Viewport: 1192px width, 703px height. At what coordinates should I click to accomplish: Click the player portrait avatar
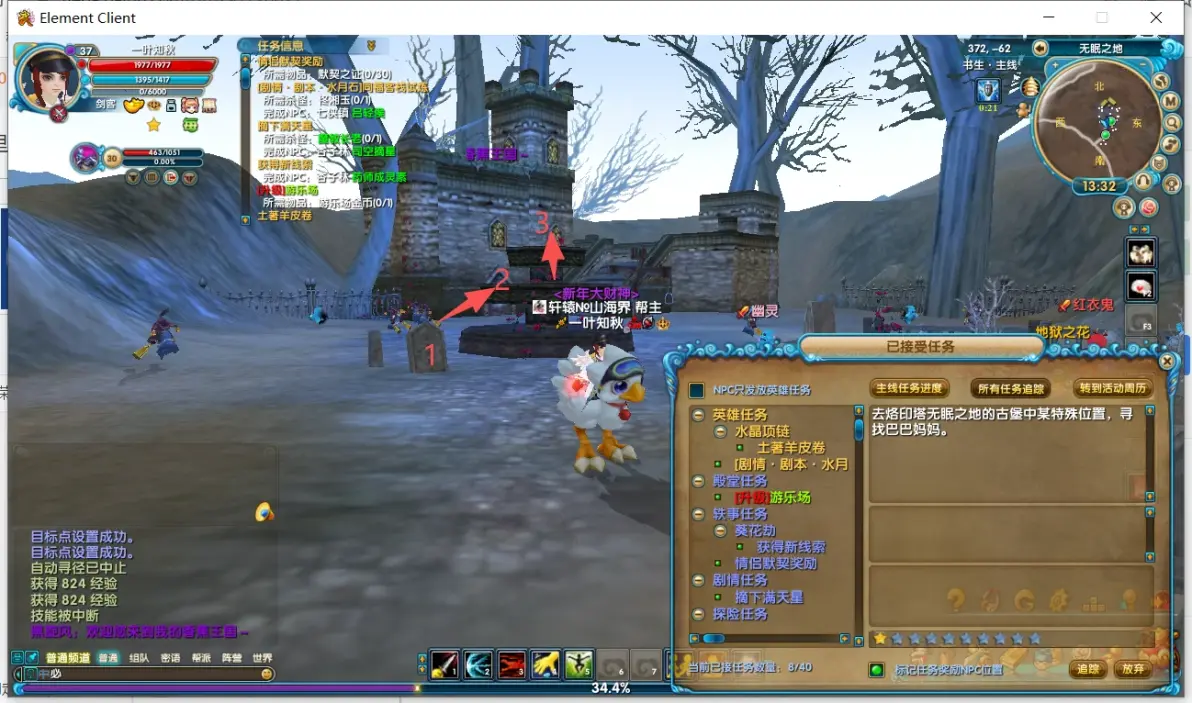click(47, 78)
